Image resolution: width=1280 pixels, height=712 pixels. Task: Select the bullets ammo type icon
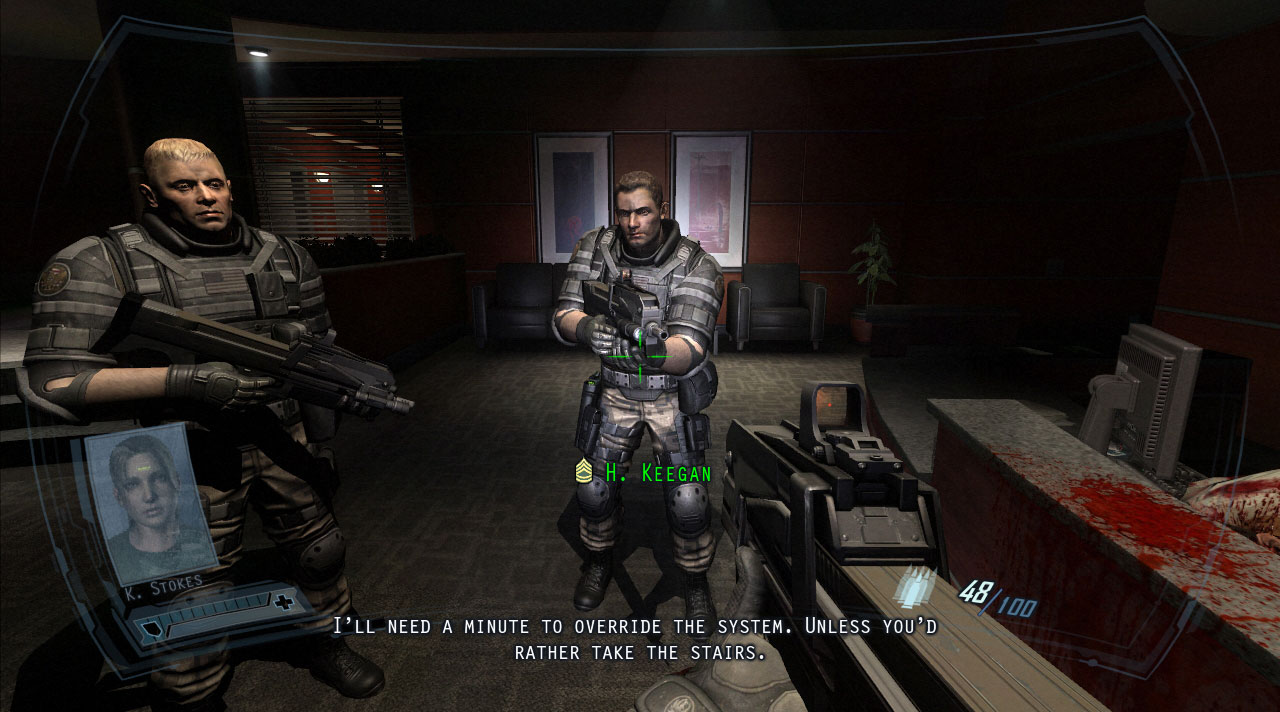(x=913, y=587)
